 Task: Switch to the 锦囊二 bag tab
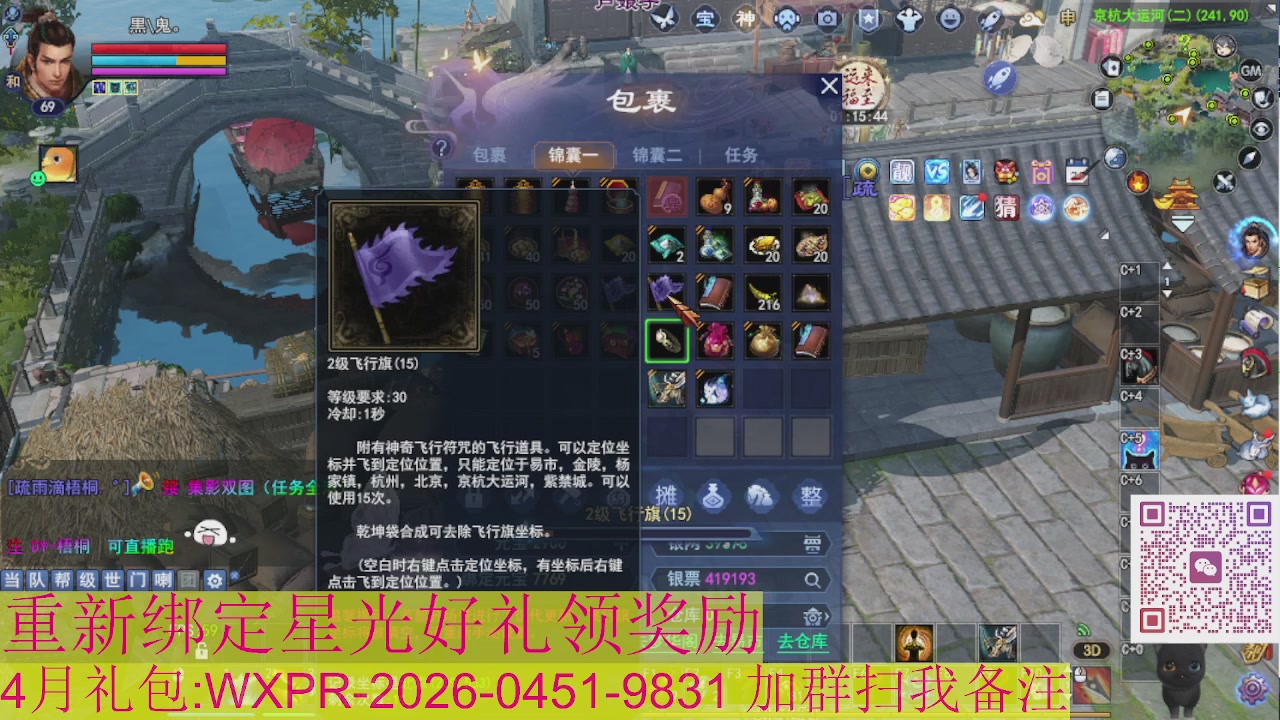[657, 153]
